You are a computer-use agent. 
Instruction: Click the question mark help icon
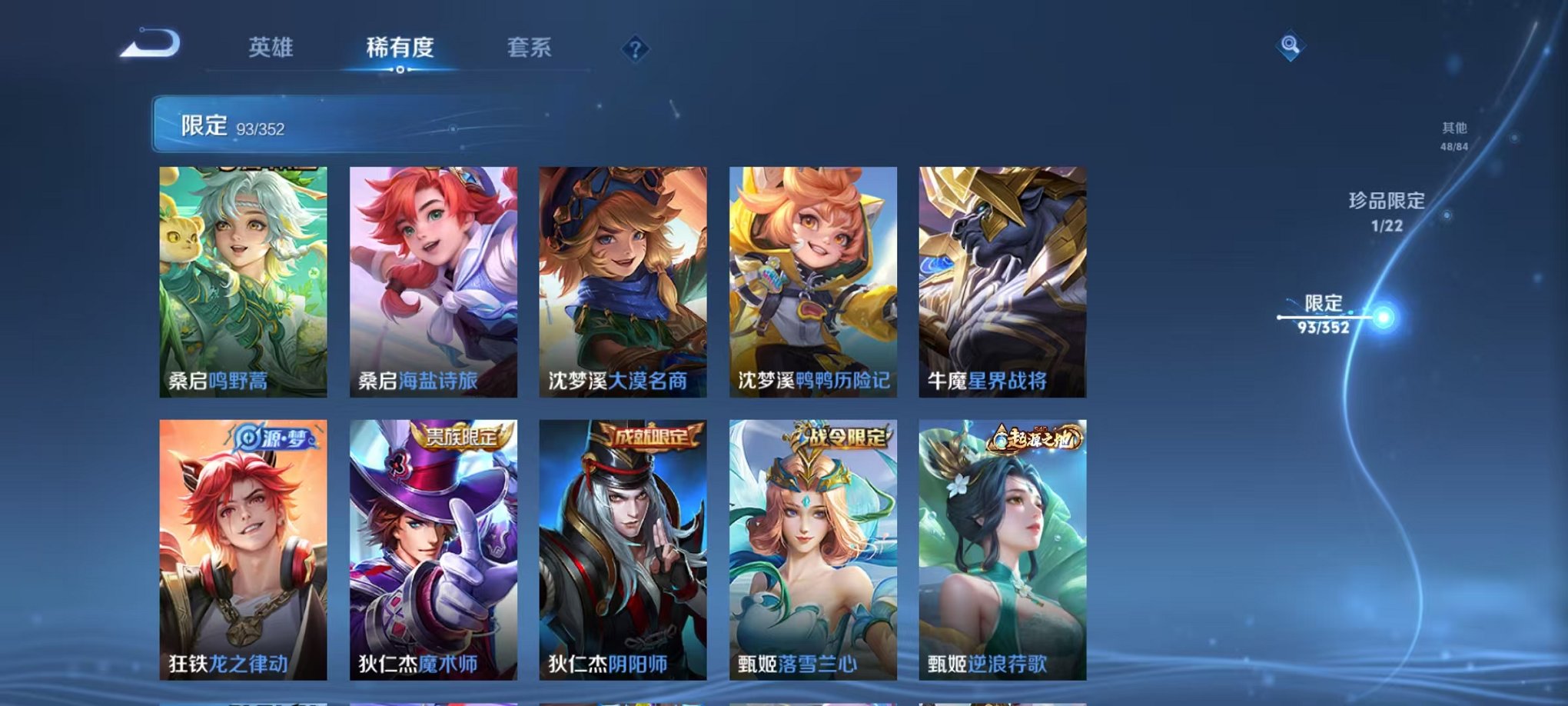[633, 48]
